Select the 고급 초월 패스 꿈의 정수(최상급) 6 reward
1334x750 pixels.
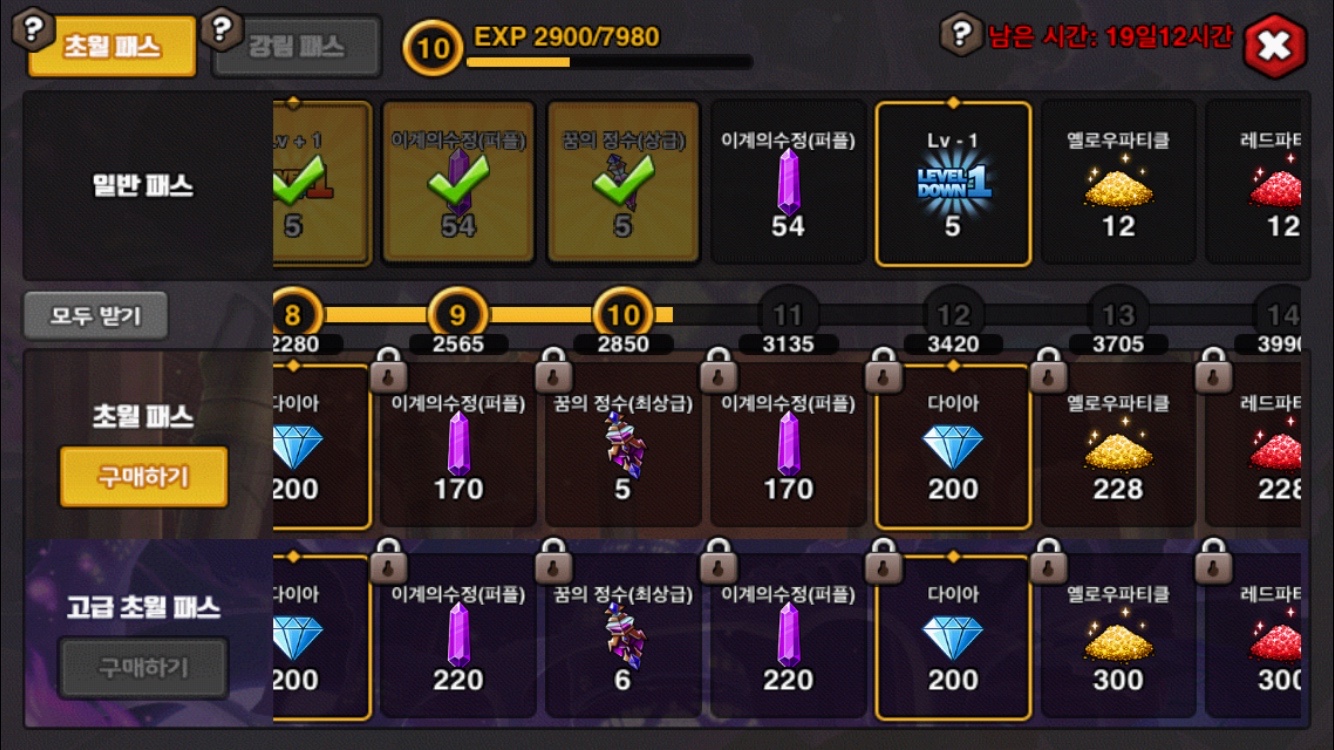pyautogui.click(x=623, y=637)
